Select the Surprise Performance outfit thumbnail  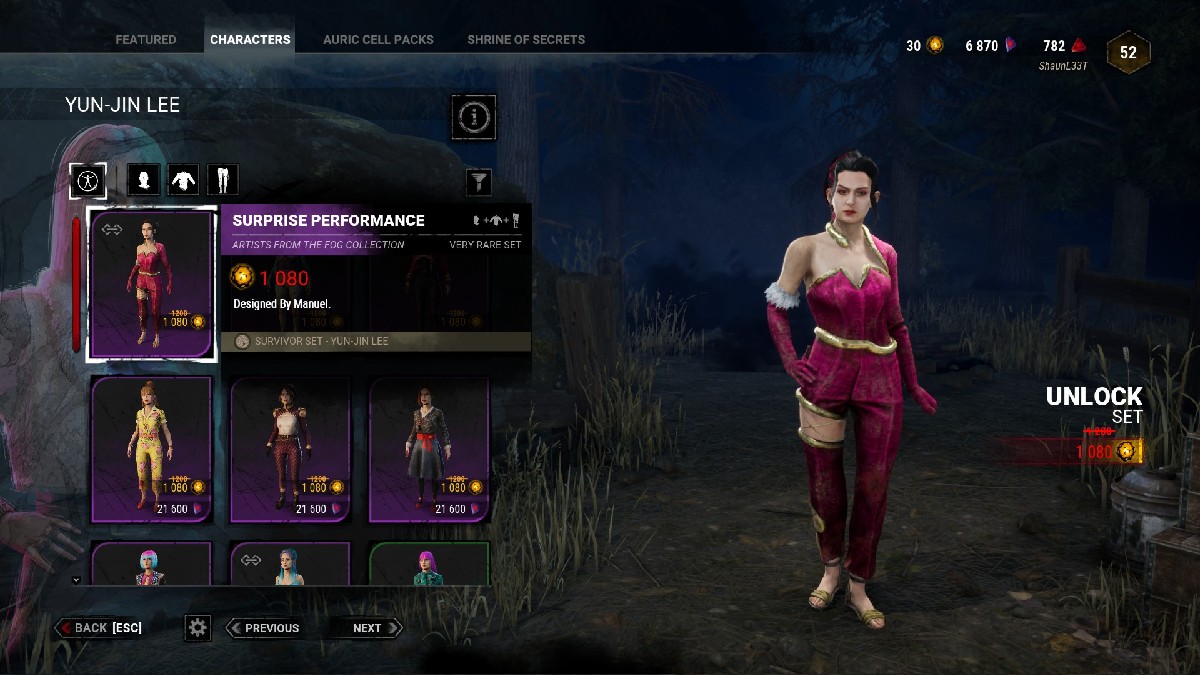point(152,284)
